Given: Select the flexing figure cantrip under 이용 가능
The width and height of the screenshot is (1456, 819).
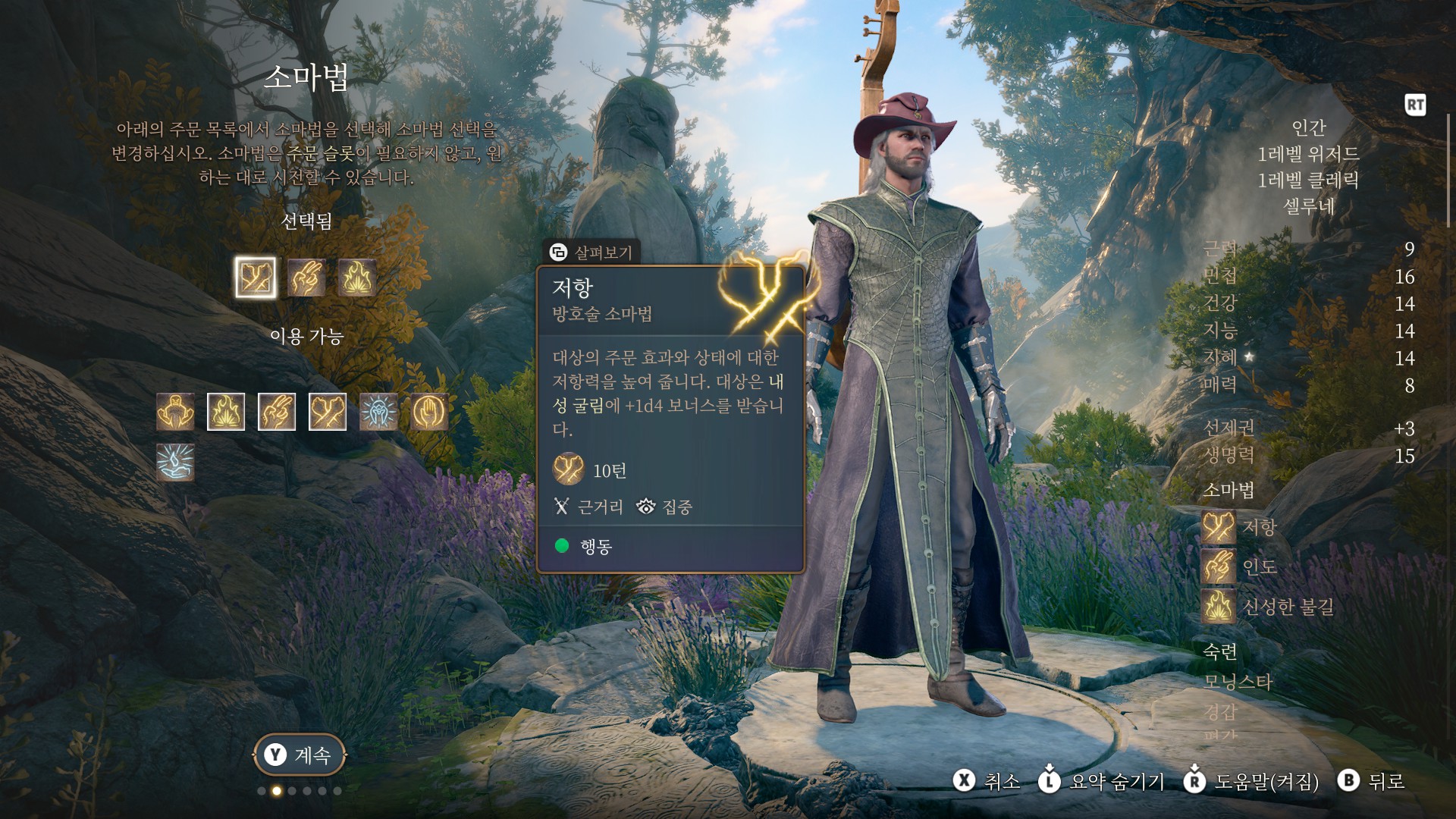Looking at the screenshot, I should coord(175,412).
